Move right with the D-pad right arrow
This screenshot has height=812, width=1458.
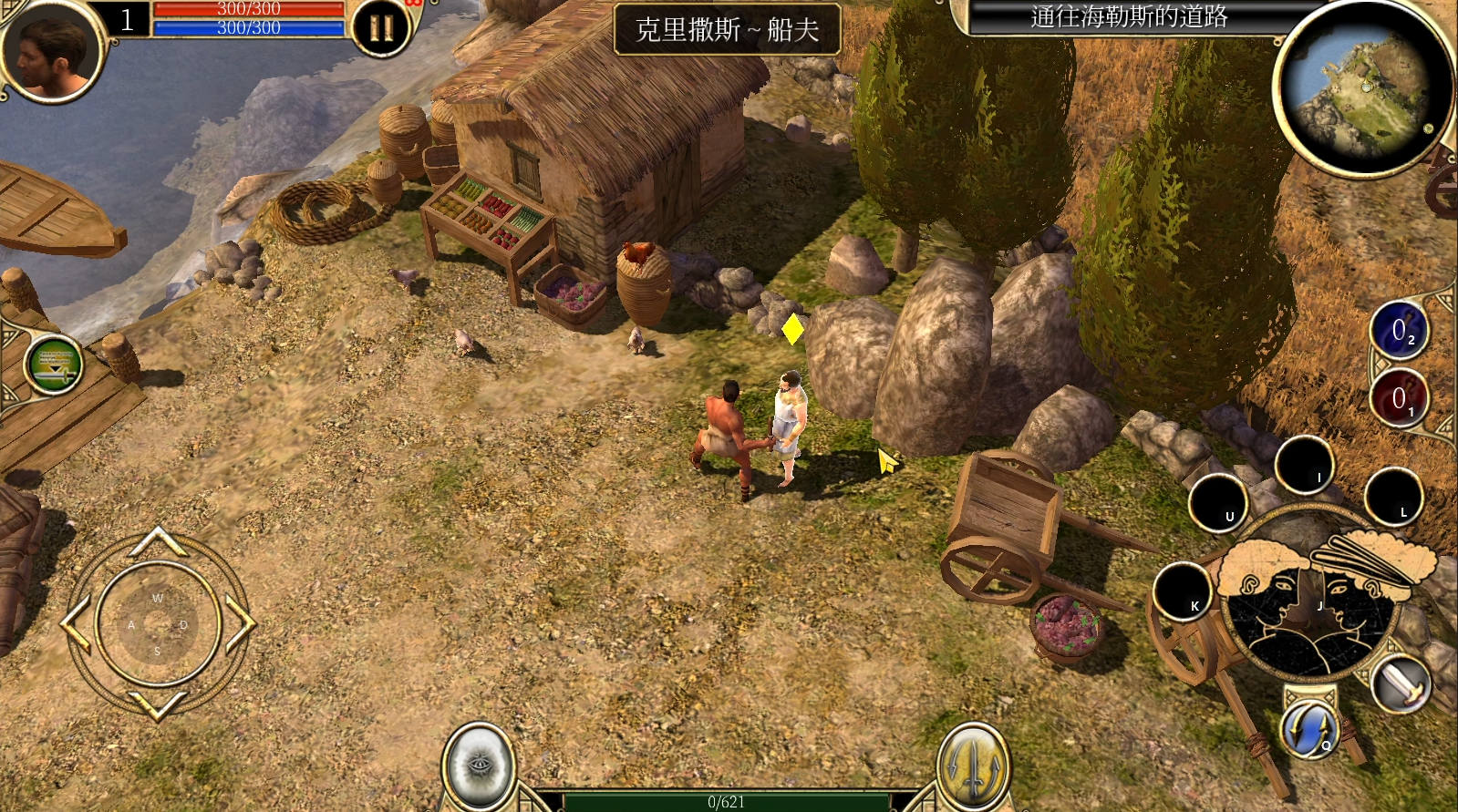click(239, 624)
